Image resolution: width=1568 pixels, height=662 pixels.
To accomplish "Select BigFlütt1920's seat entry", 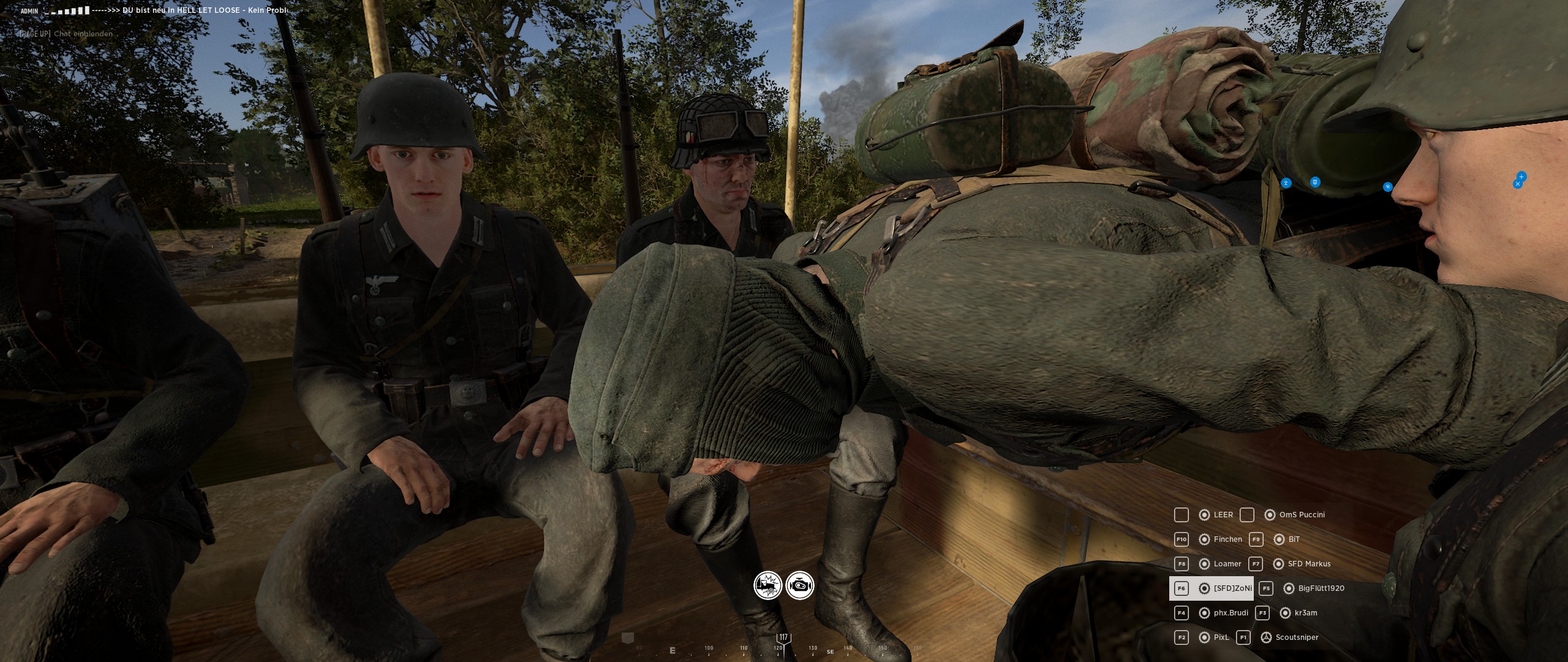I will [x=1321, y=588].
